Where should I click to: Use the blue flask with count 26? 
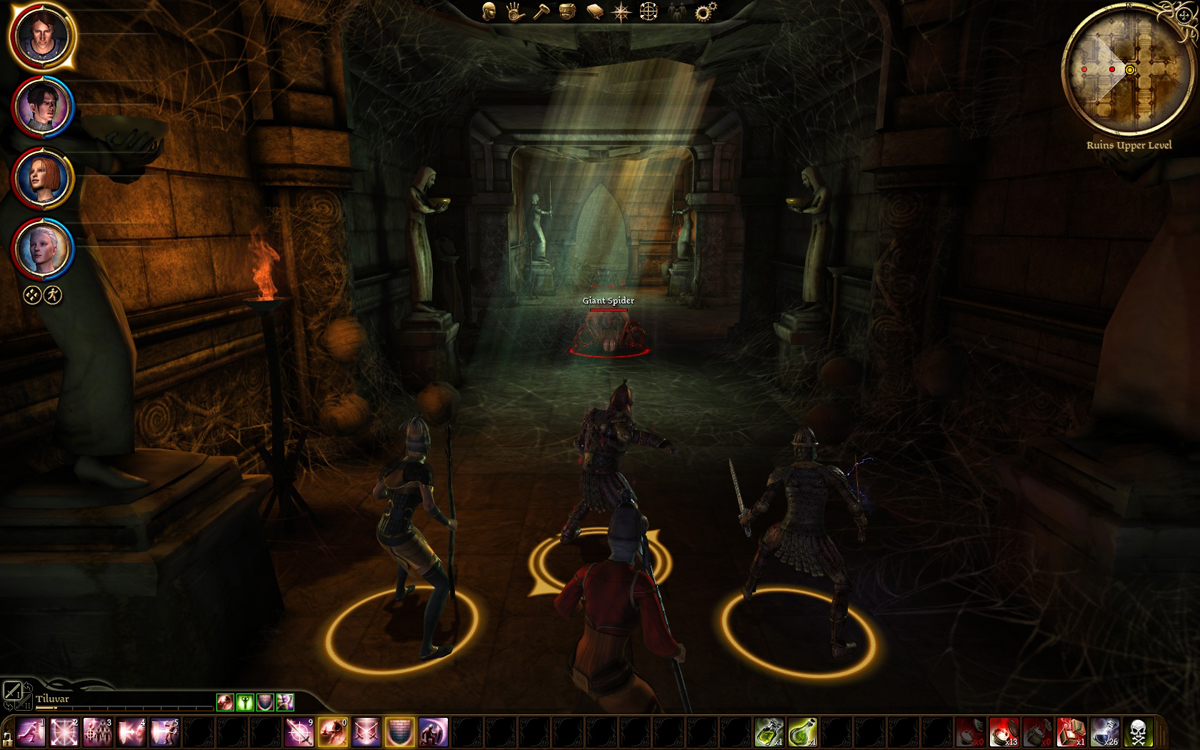tap(1104, 731)
